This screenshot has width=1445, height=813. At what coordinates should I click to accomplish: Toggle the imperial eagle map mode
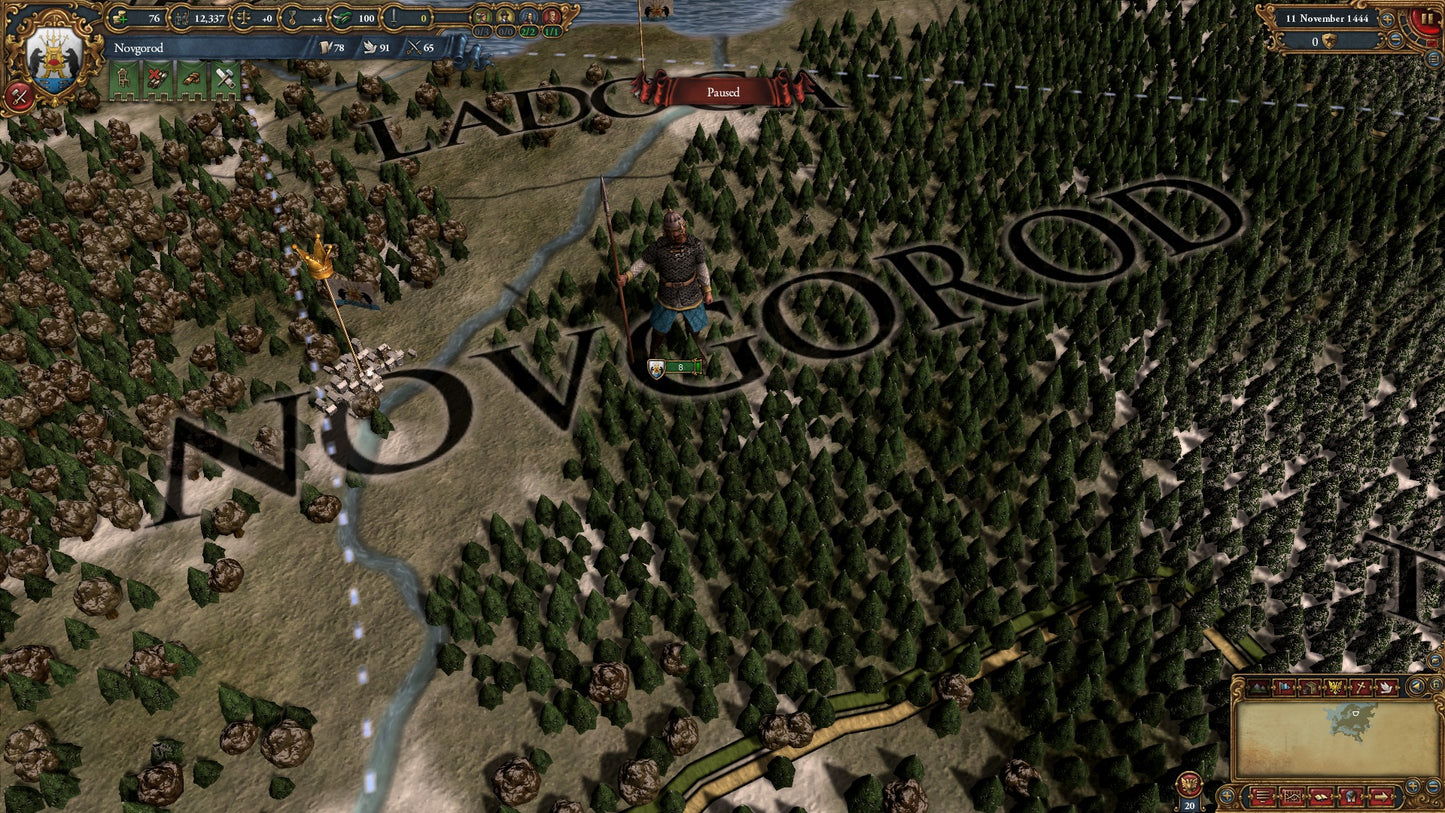tap(1335, 687)
